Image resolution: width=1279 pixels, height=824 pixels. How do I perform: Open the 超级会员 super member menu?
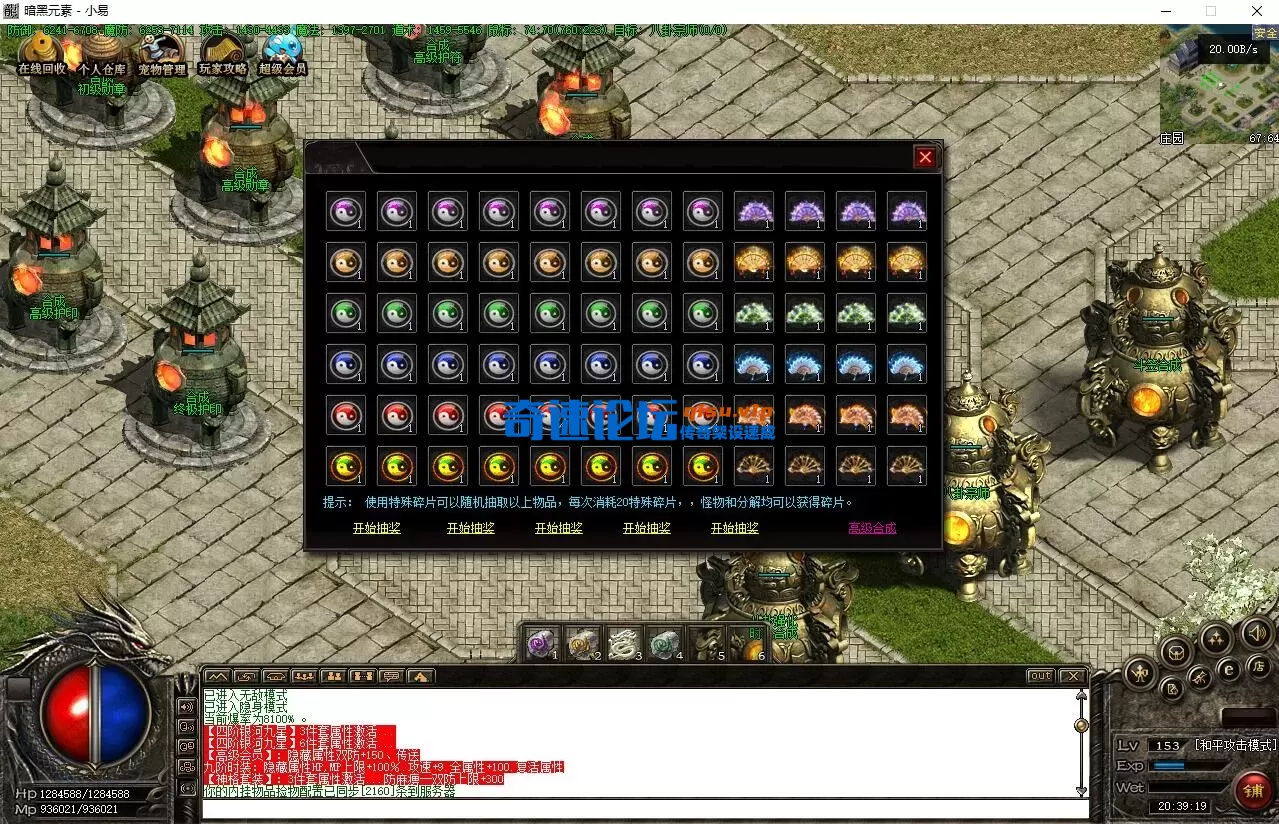282,55
